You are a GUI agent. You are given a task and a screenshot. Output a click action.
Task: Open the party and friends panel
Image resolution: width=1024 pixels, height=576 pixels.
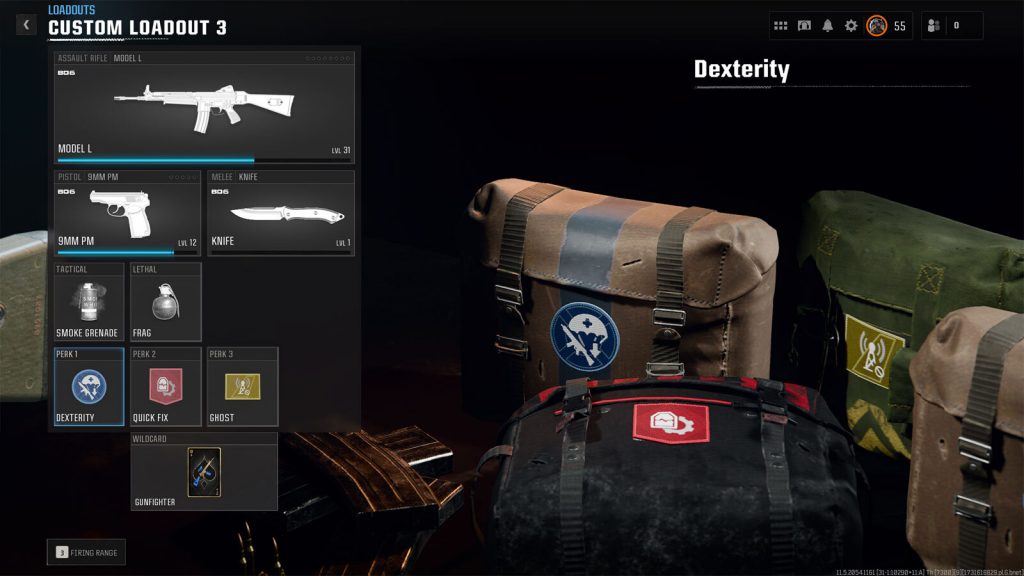click(x=951, y=26)
